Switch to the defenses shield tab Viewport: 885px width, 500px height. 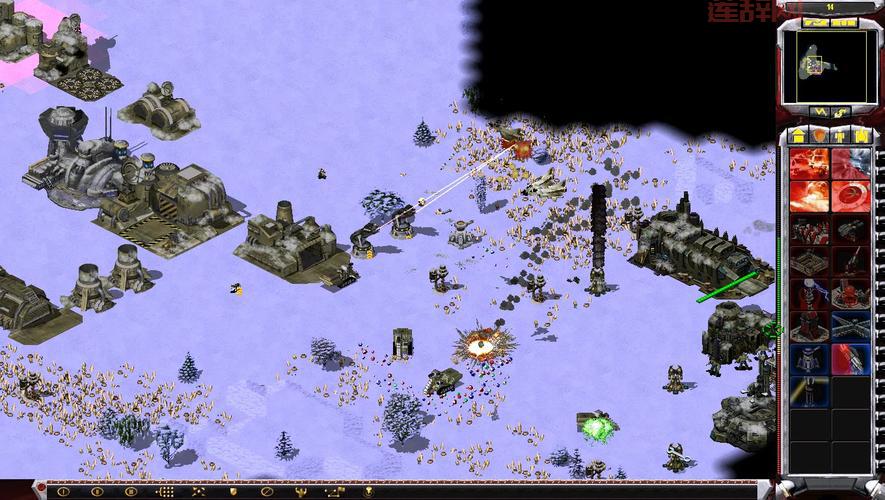(x=820, y=134)
